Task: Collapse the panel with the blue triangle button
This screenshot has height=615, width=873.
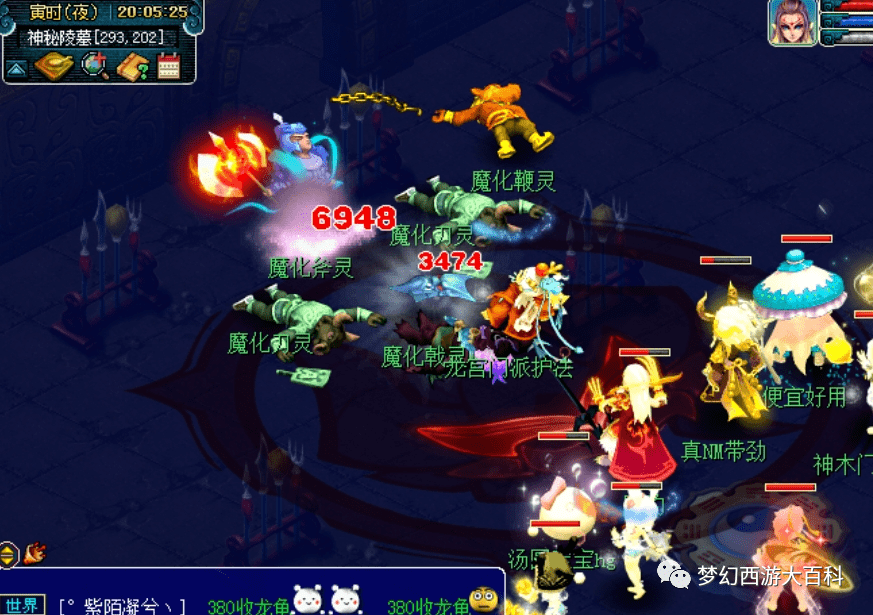Action: [16, 68]
